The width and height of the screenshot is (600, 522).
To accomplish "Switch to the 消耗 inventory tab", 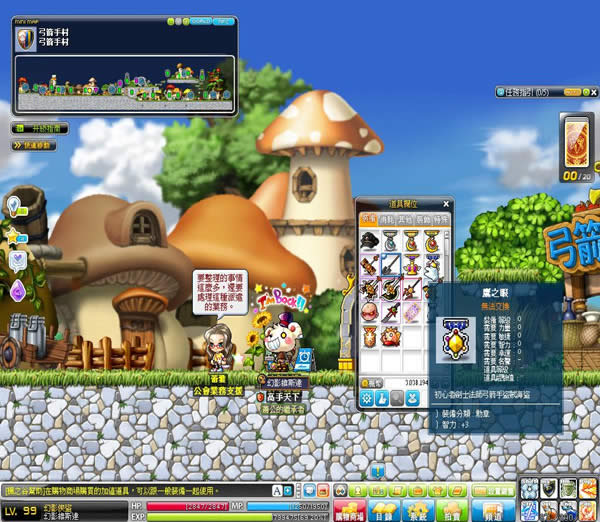I will [x=388, y=218].
